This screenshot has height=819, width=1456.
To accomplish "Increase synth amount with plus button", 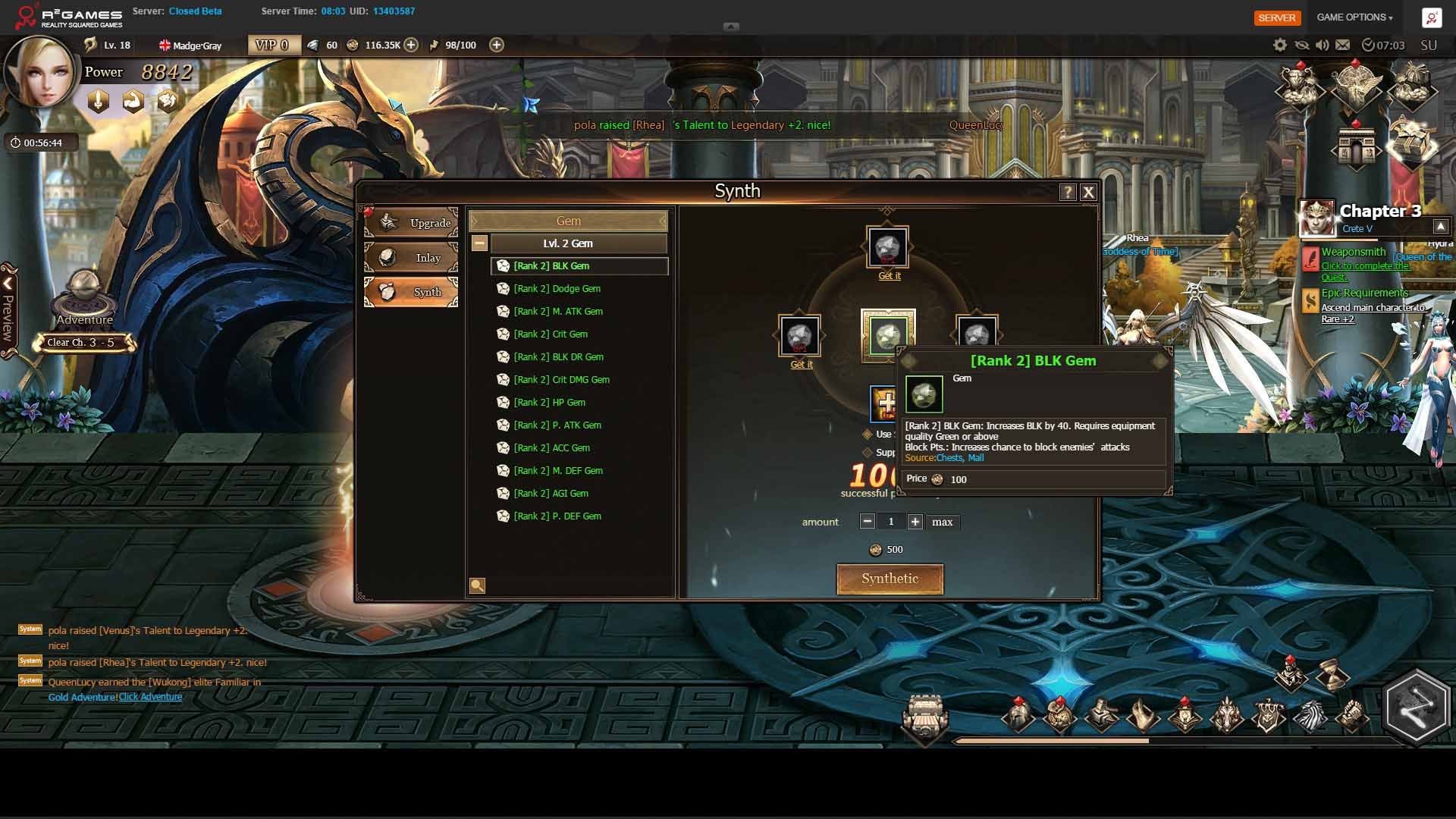I will click(915, 522).
